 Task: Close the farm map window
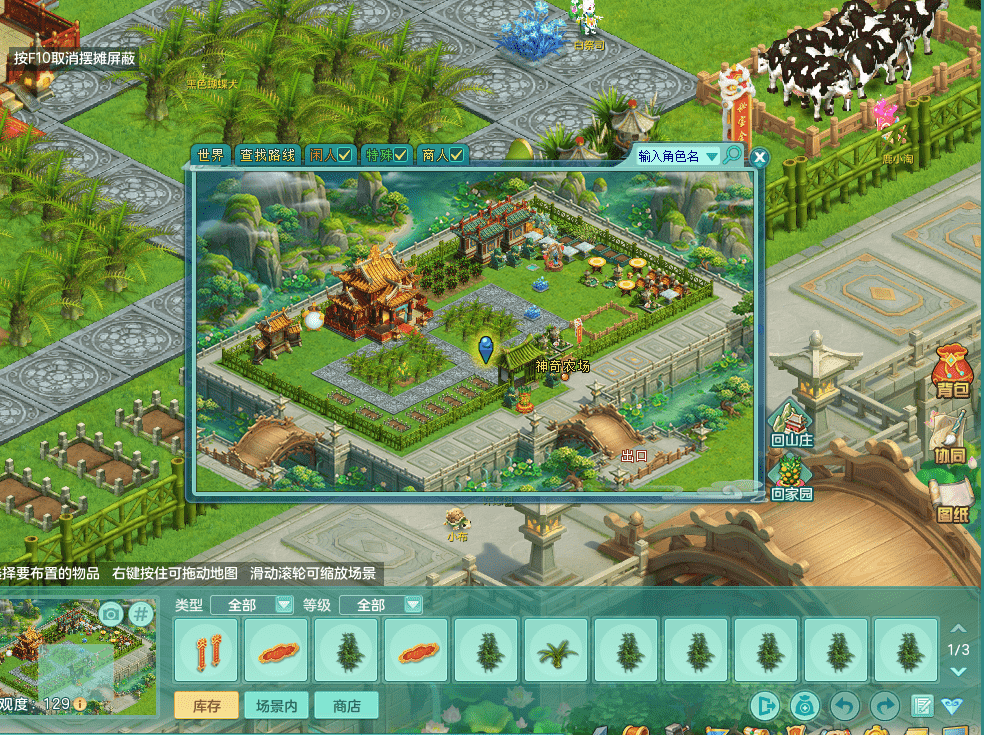(760, 157)
